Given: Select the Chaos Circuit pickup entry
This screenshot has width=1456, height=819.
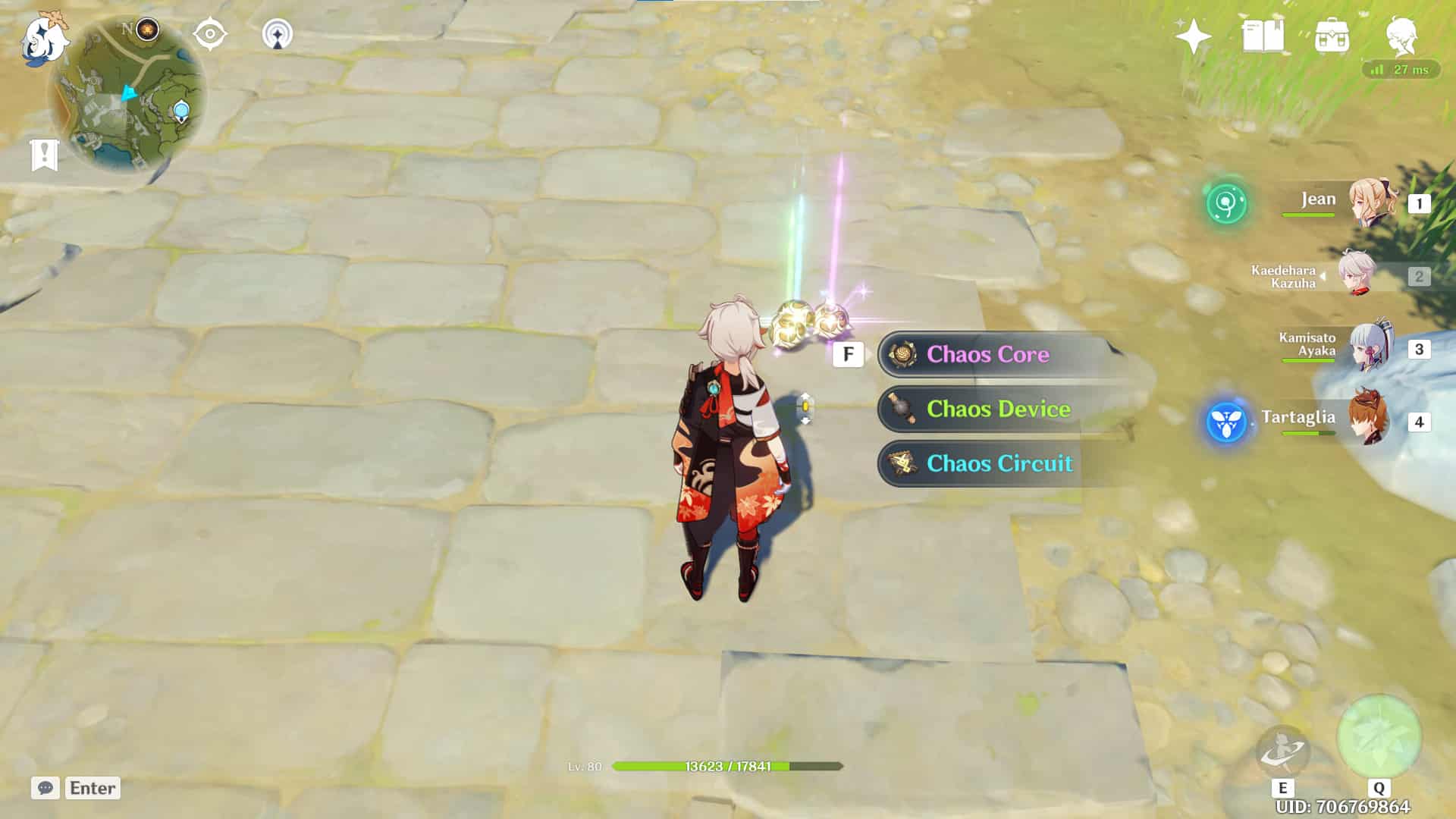Looking at the screenshot, I should [999, 463].
